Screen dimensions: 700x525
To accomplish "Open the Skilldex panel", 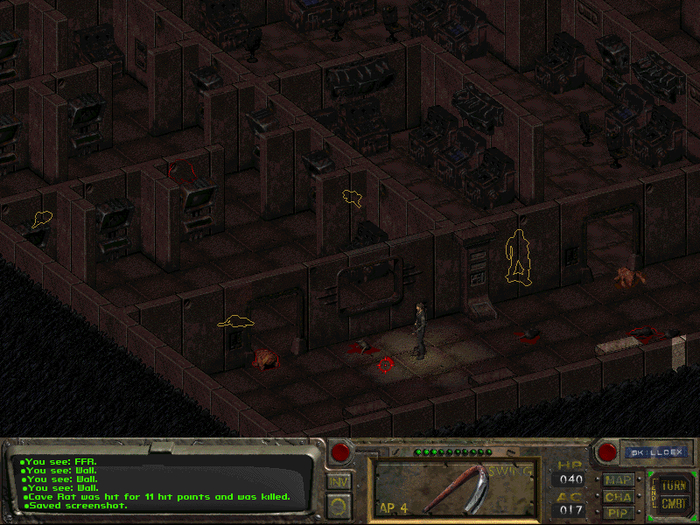I will [655, 452].
